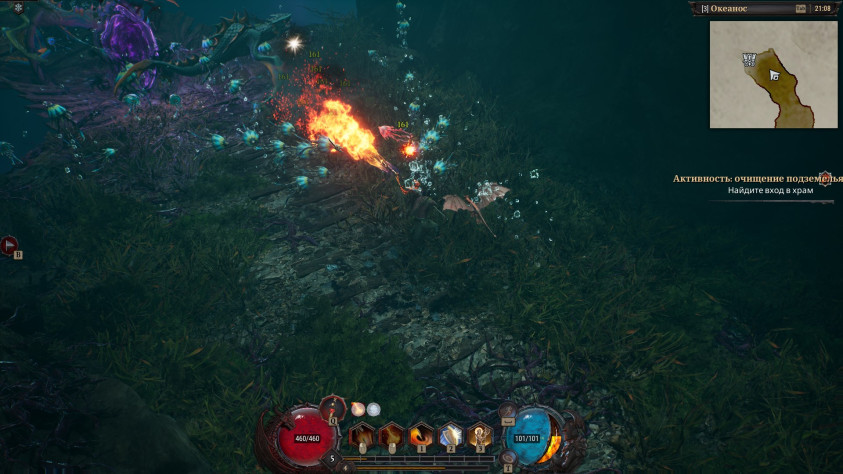Activate the dash skill above mana orb
Viewport: 843px width, 474px height.
507,409
